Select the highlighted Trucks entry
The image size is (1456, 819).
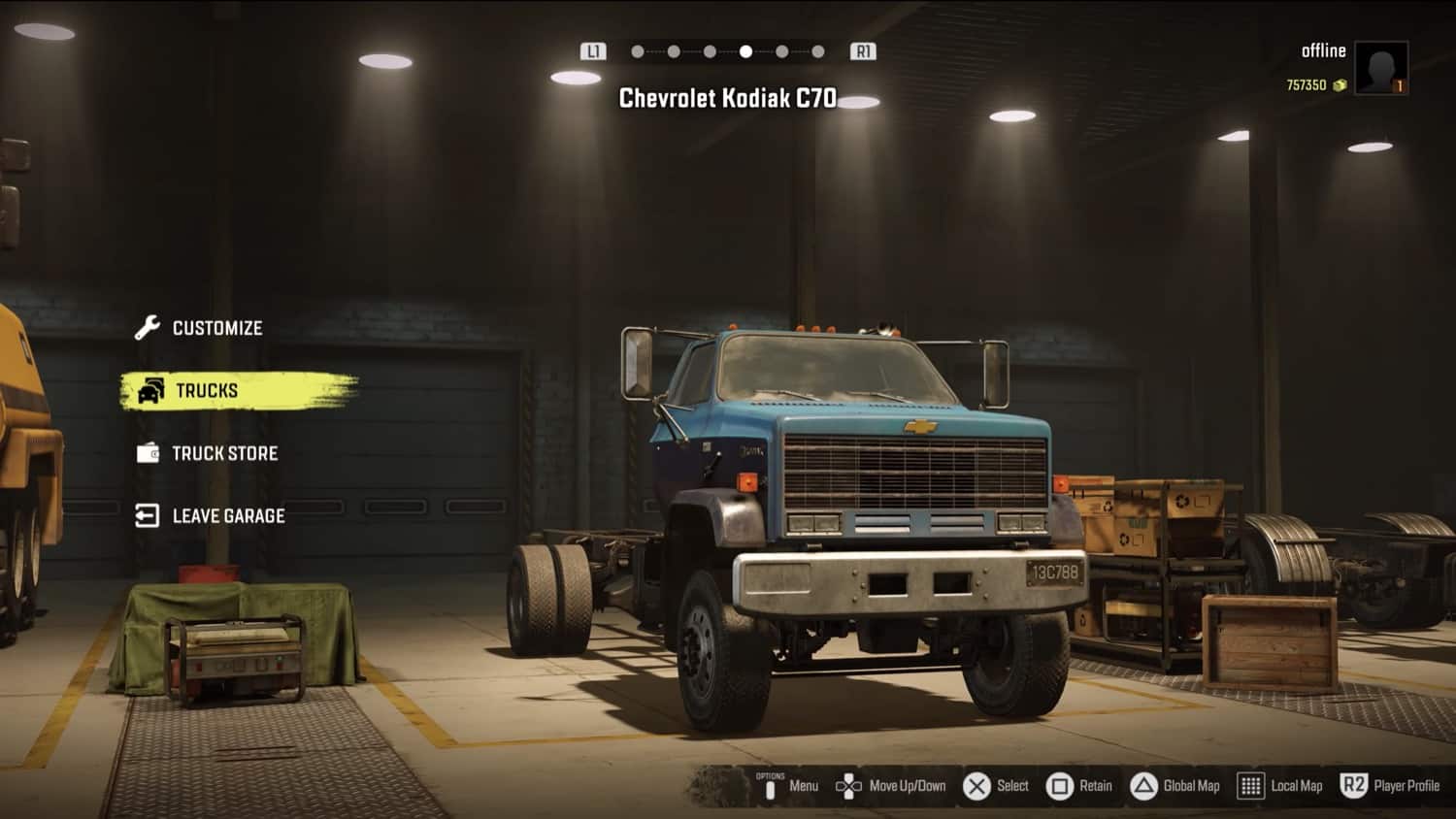[207, 390]
